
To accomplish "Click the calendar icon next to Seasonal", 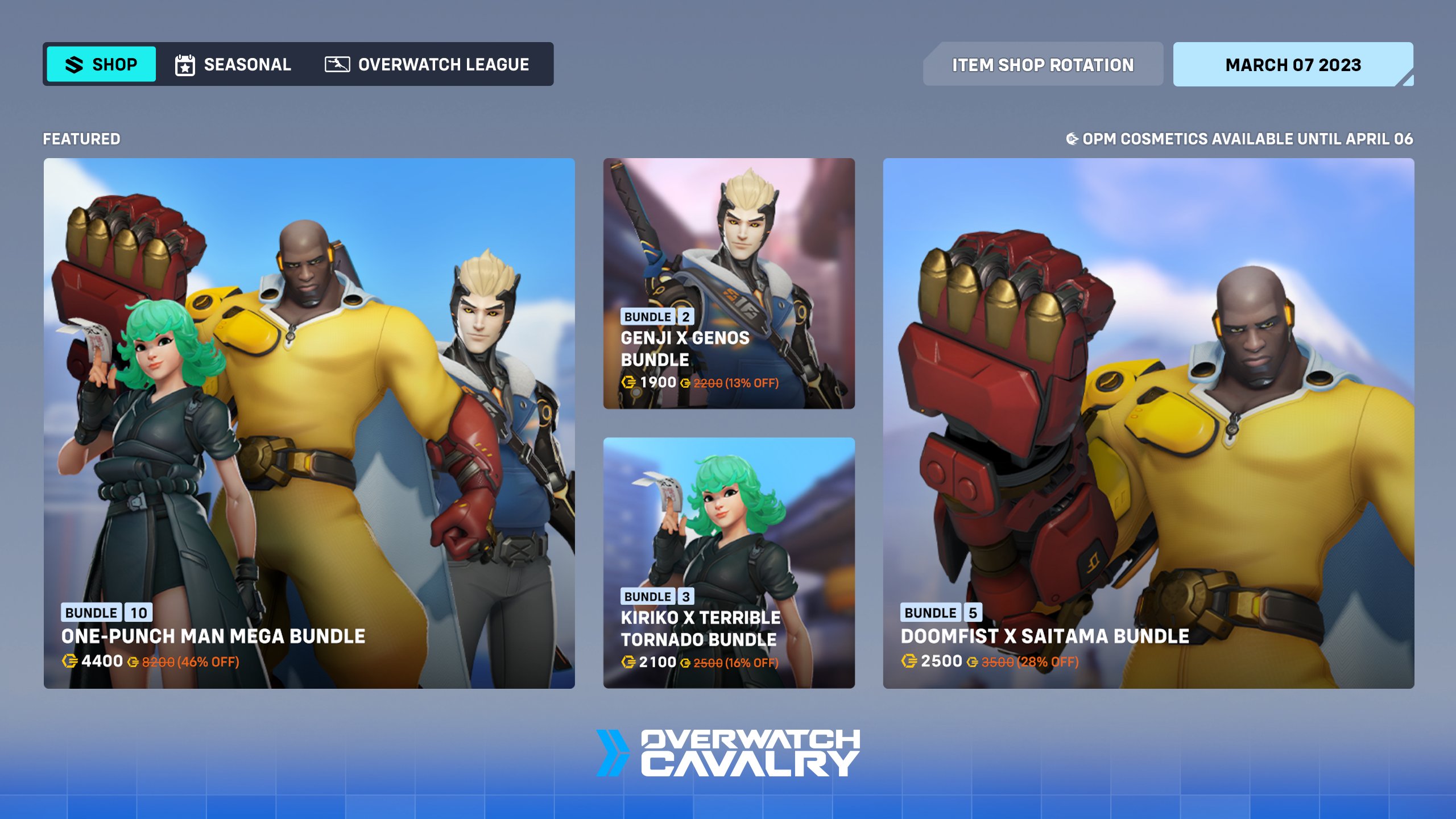I will (x=185, y=64).
